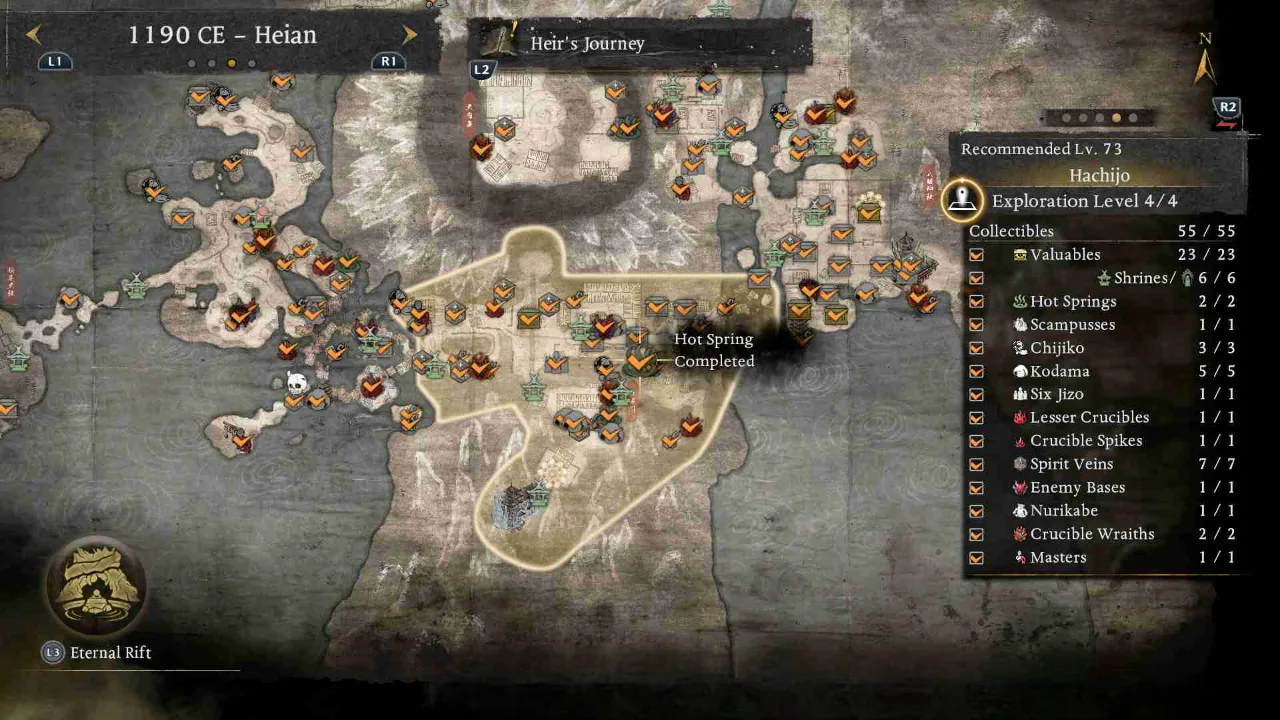Toggle the Valuables collectible filter
1280x720 pixels.
[x=976, y=255]
